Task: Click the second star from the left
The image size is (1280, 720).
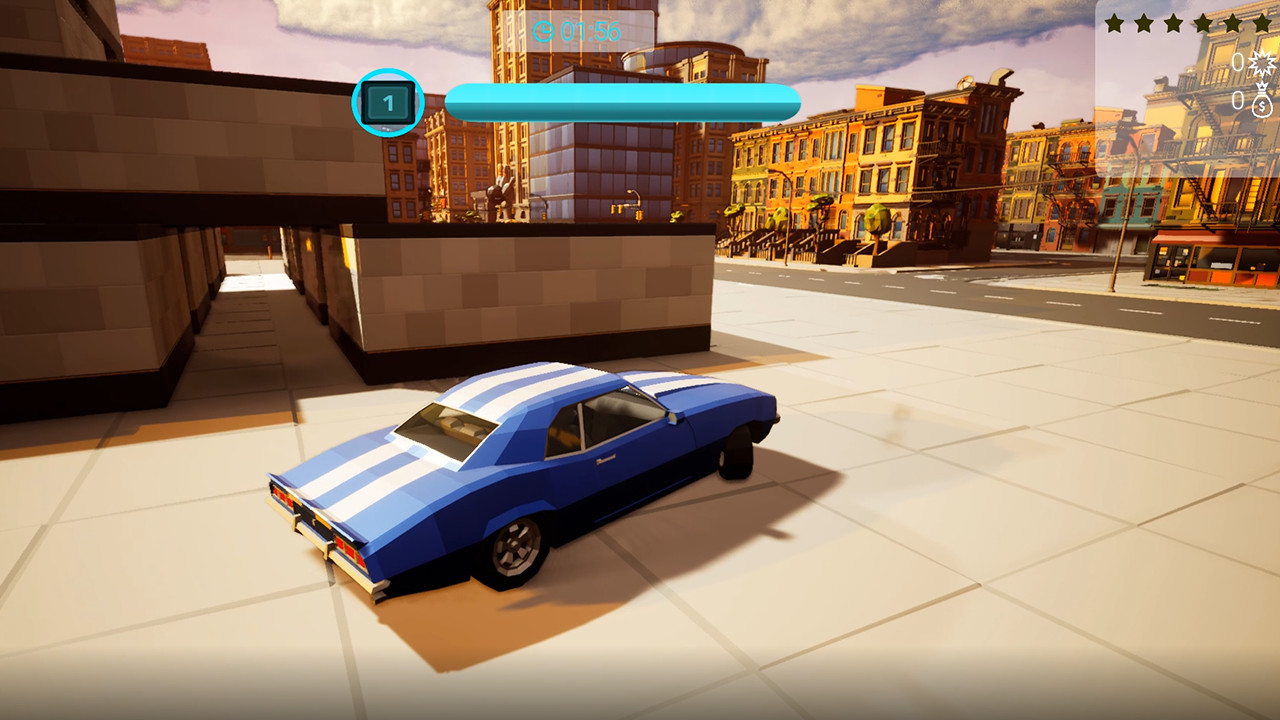Action: pyautogui.click(x=1144, y=23)
